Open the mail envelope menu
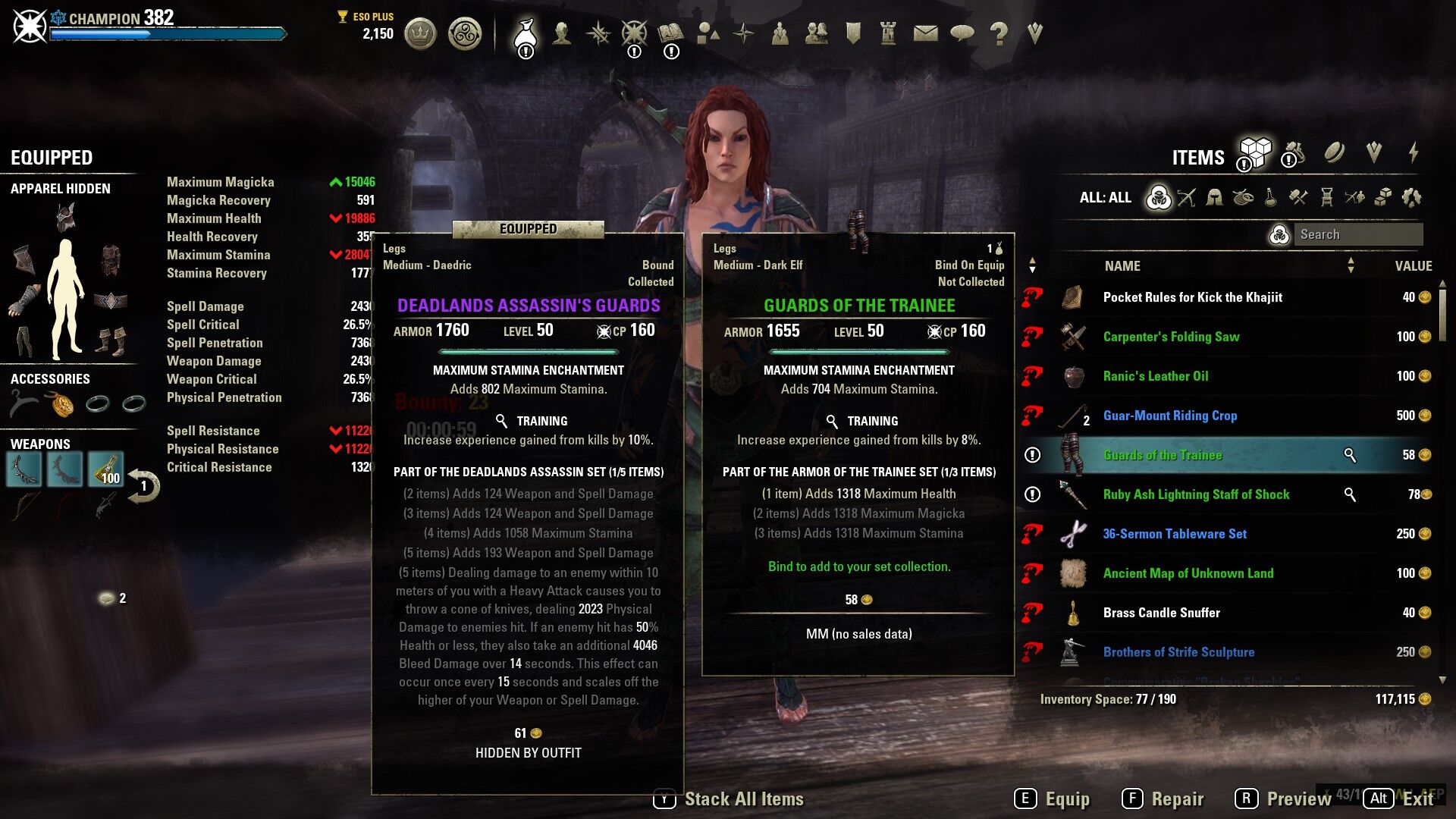Image resolution: width=1456 pixels, height=819 pixels. coord(925,33)
